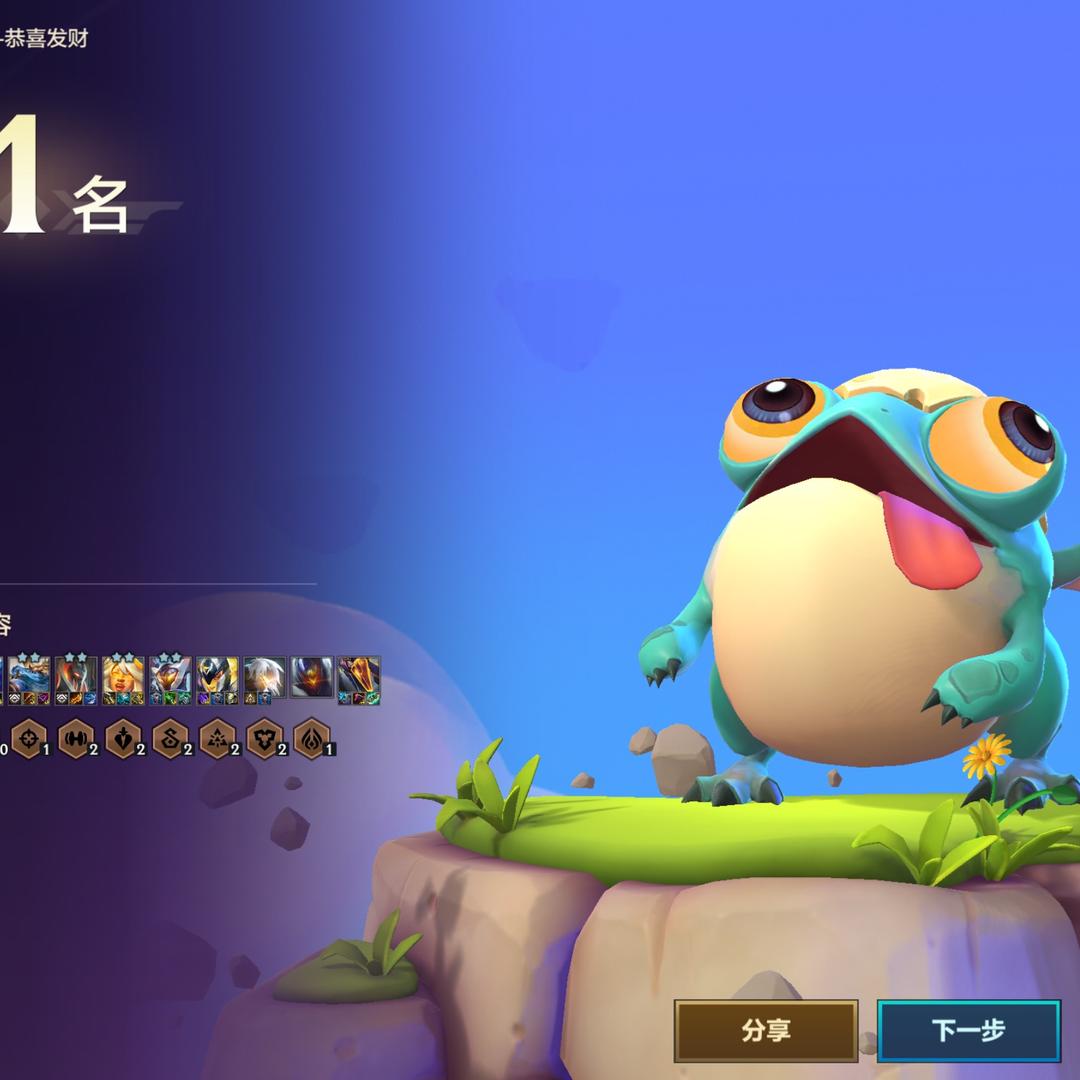Show the dumbbell trait badge
The width and height of the screenshot is (1080, 1080).
(75, 739)
